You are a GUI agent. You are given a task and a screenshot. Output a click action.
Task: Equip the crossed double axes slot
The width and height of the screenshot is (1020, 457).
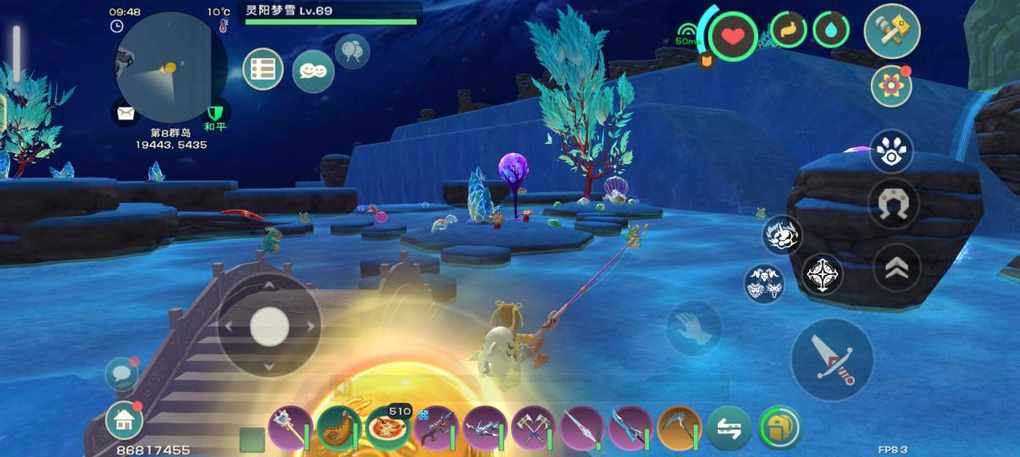click(532, 428)
